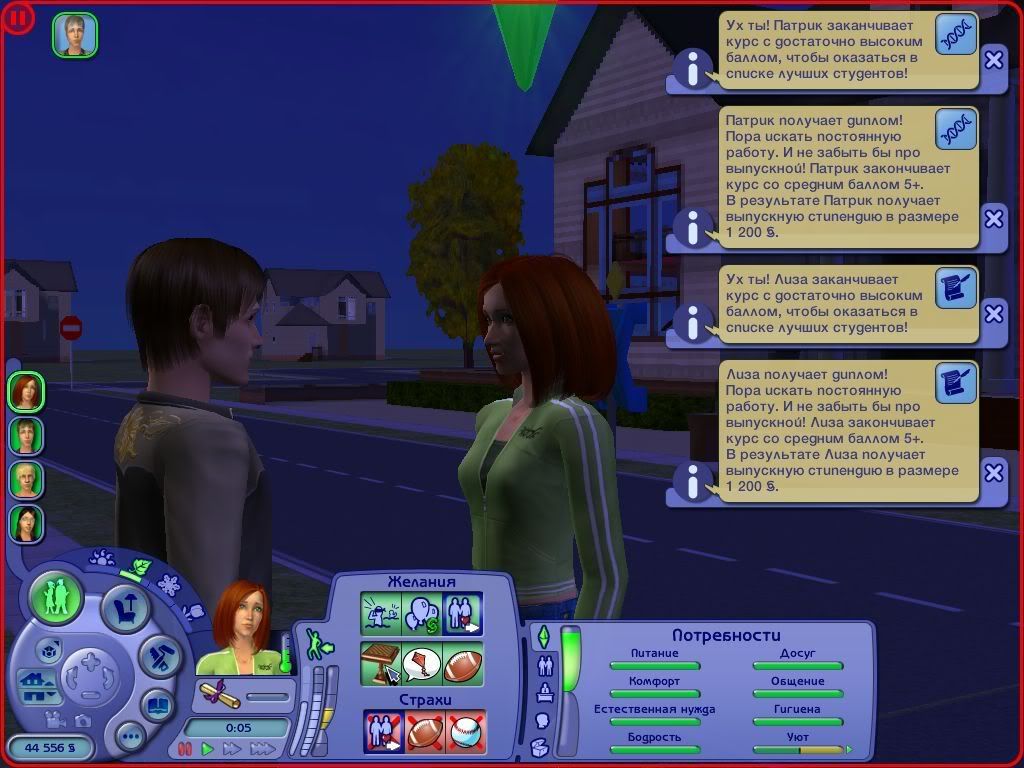Select the baseball fear in the Страхи panel
This screenshot has height=768, width=1024.
(465, 731)
